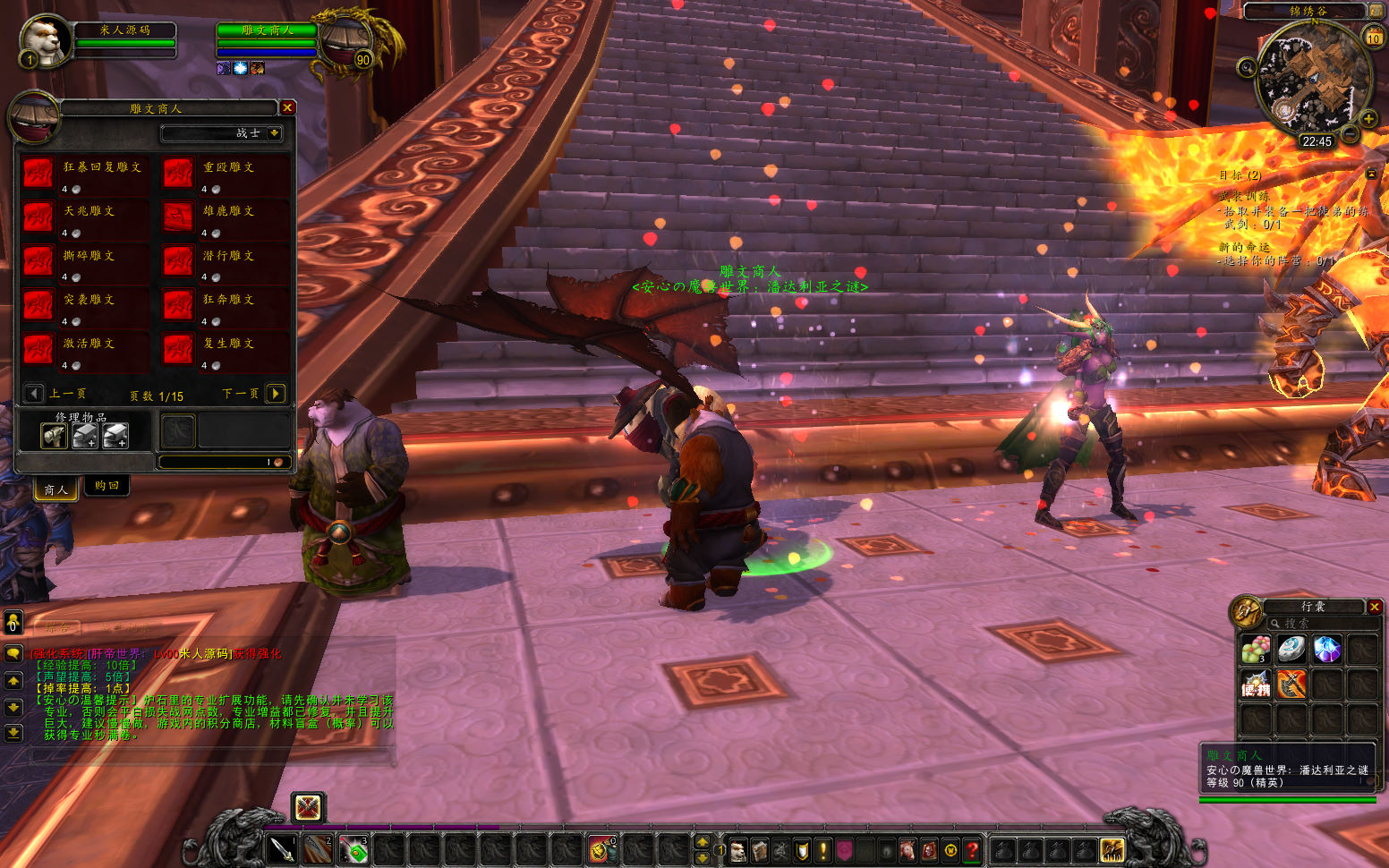Open the 战士 class filter dropdown
The image size is (1389, 868).
click(x=274, y=133)
